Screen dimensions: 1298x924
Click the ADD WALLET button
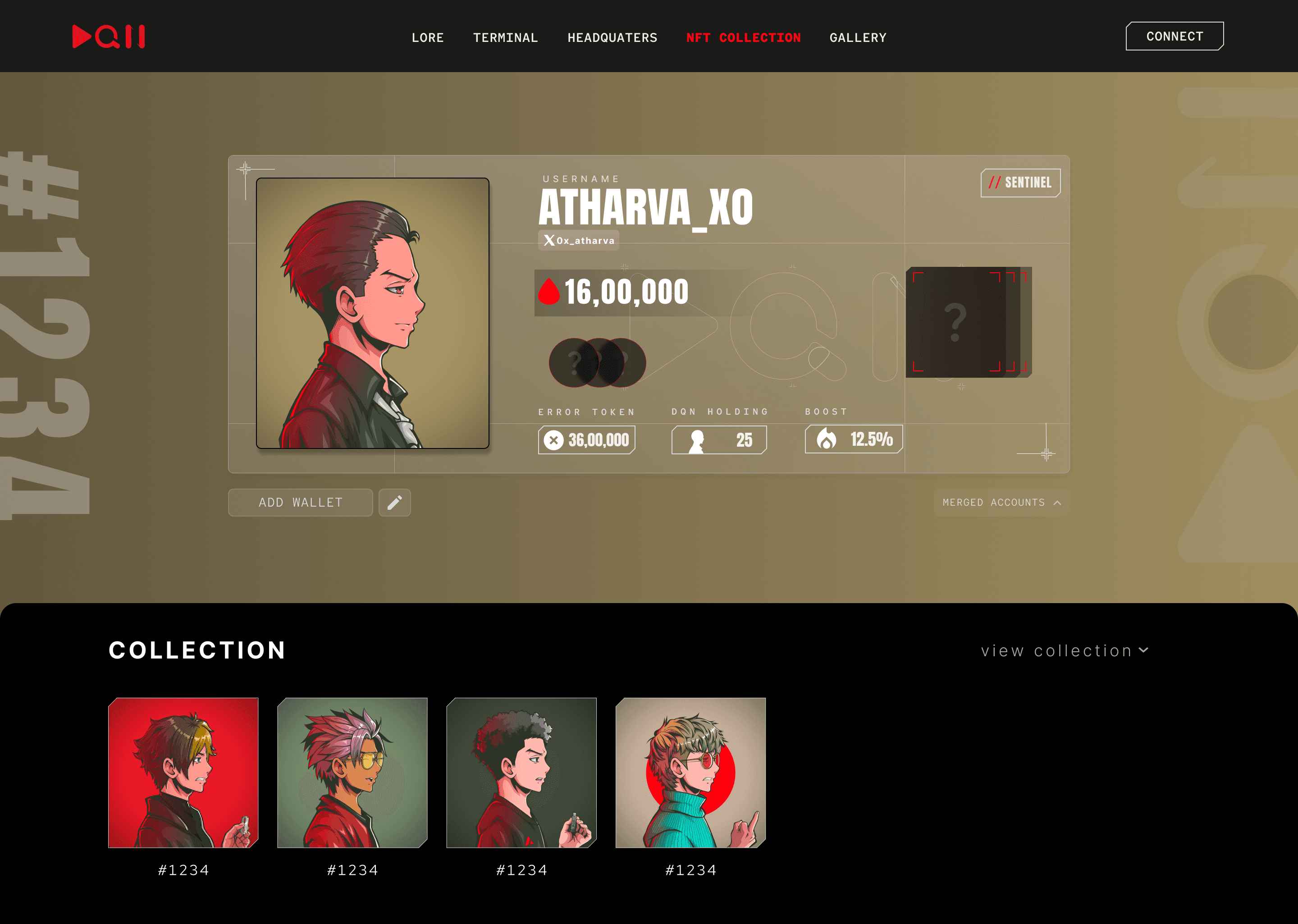[x=300, y=503]
